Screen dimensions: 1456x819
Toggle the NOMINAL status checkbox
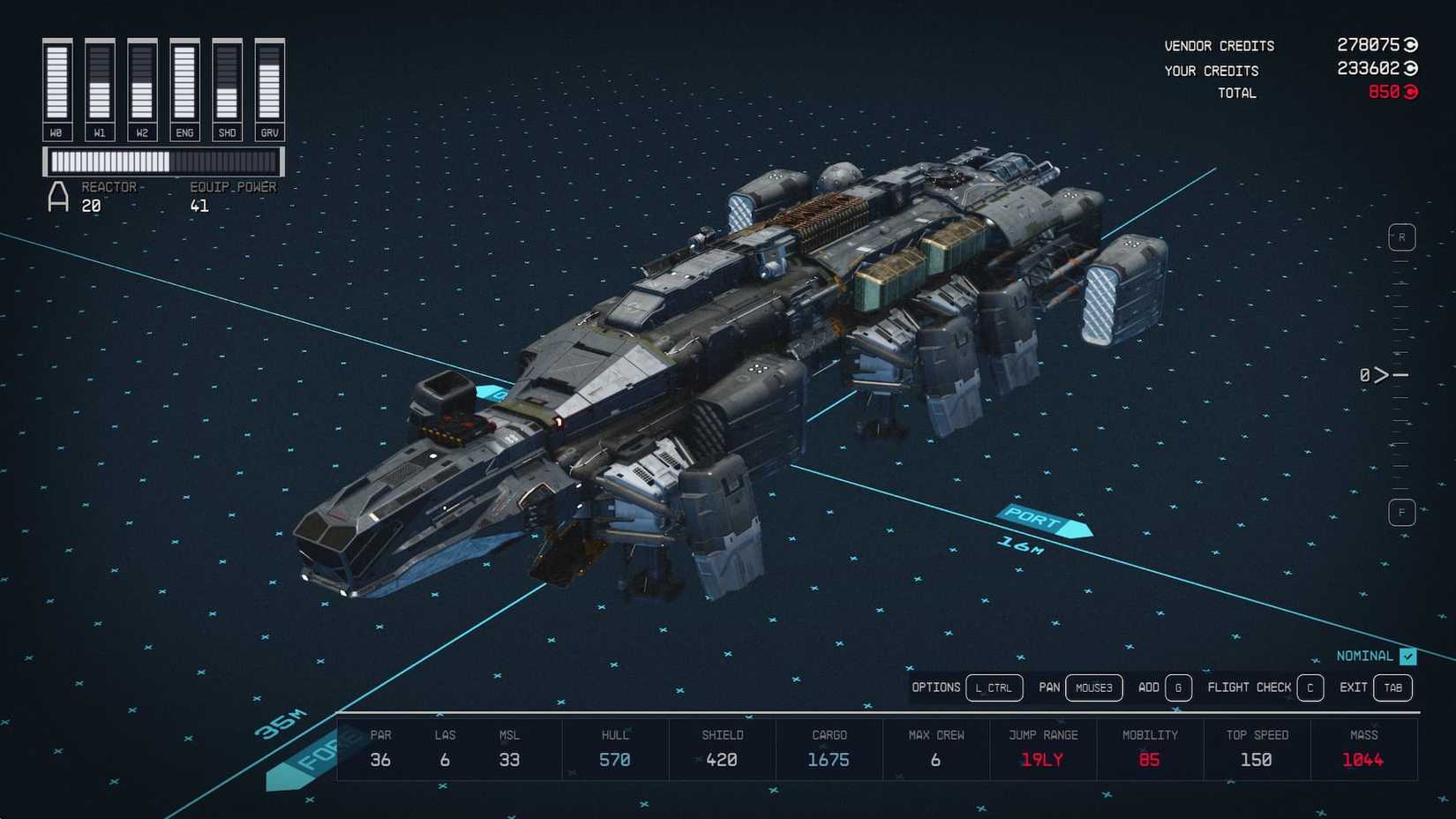click(1407, 656)
